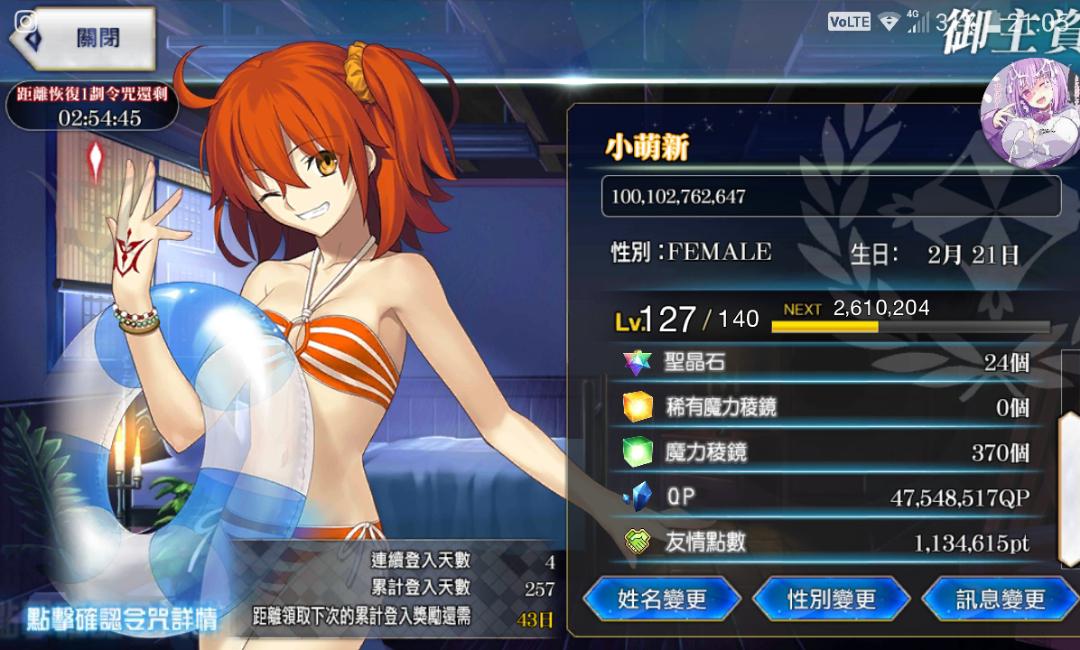
Task: Choose the 訊息變更 message change button
Action: coord(1000,598)
